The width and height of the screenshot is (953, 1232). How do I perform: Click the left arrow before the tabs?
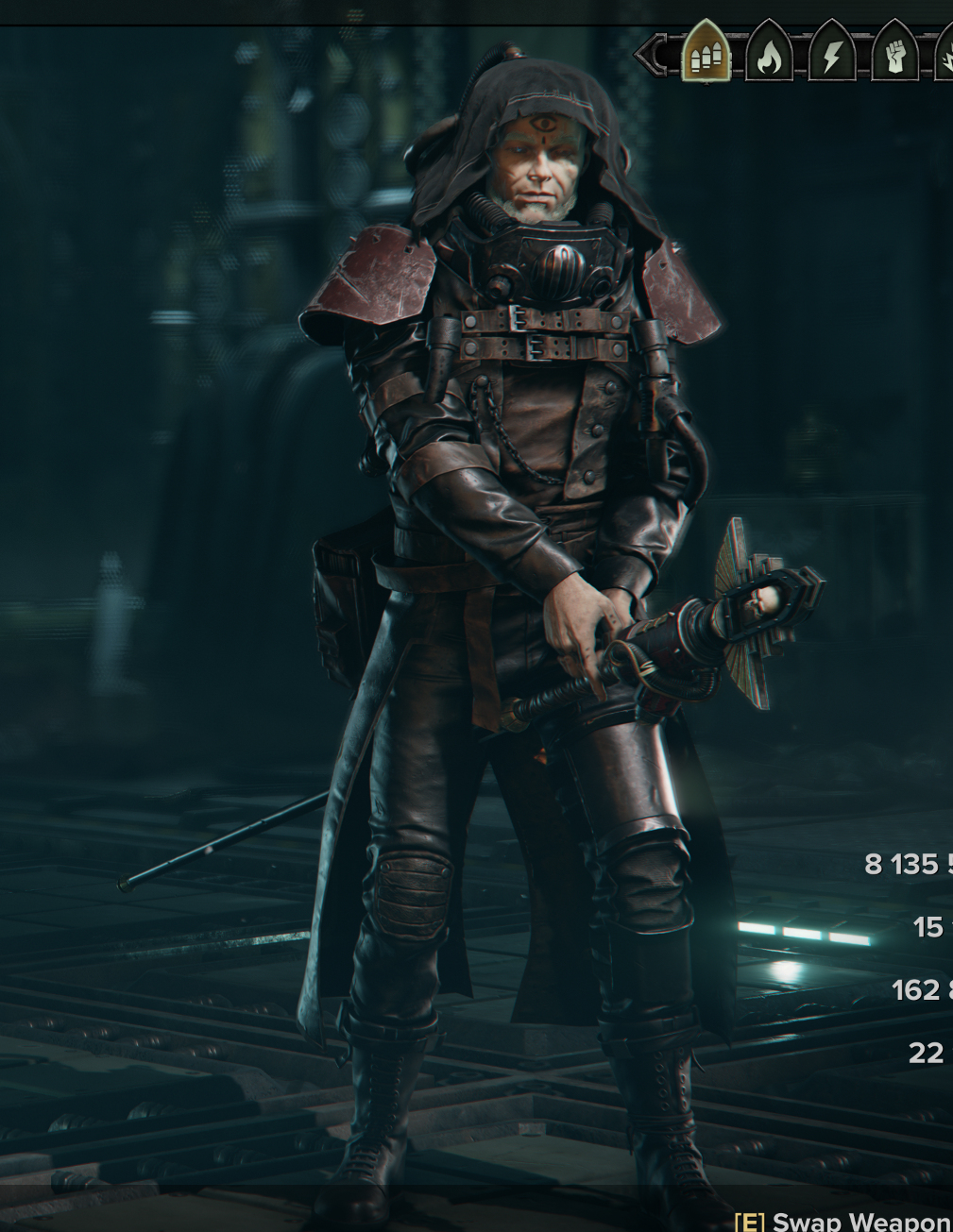[652, 56]
